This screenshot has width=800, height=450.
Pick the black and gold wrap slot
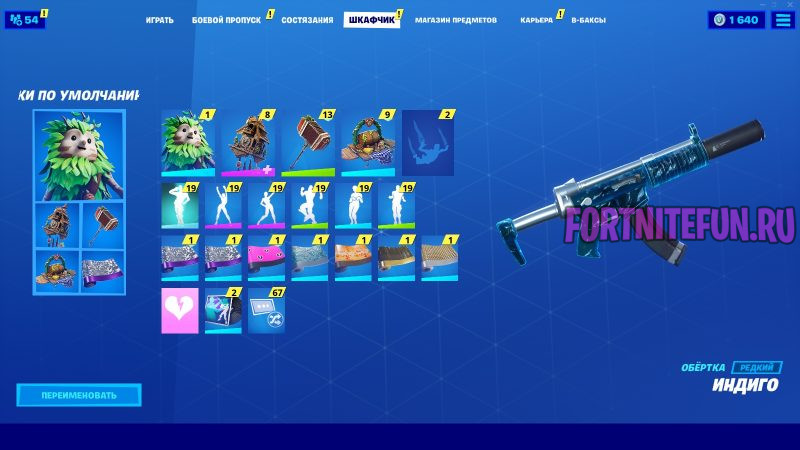point(396,258)
